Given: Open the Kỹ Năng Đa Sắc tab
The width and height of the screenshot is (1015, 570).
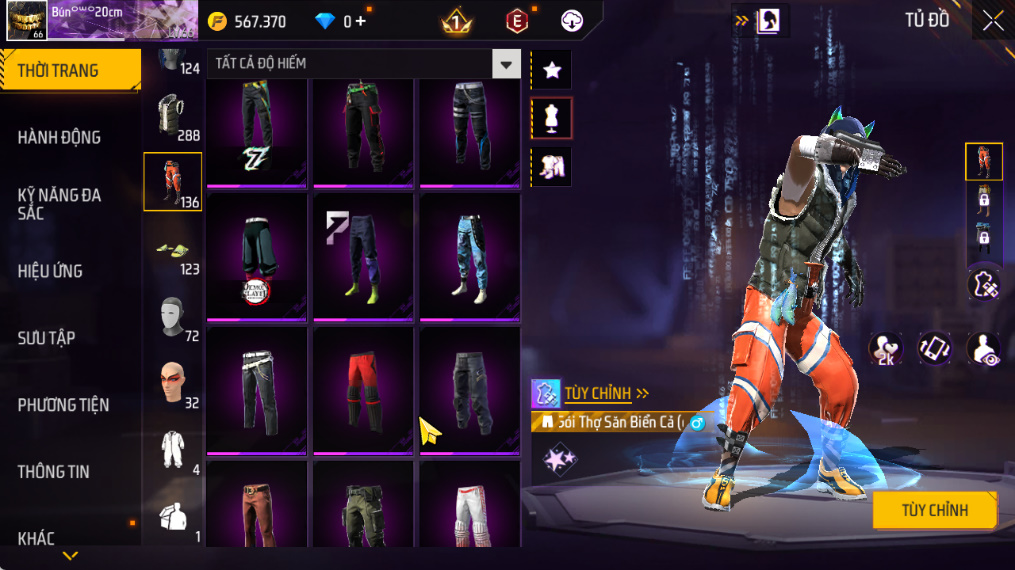Looking at the screenshot, I should [60, 204].
